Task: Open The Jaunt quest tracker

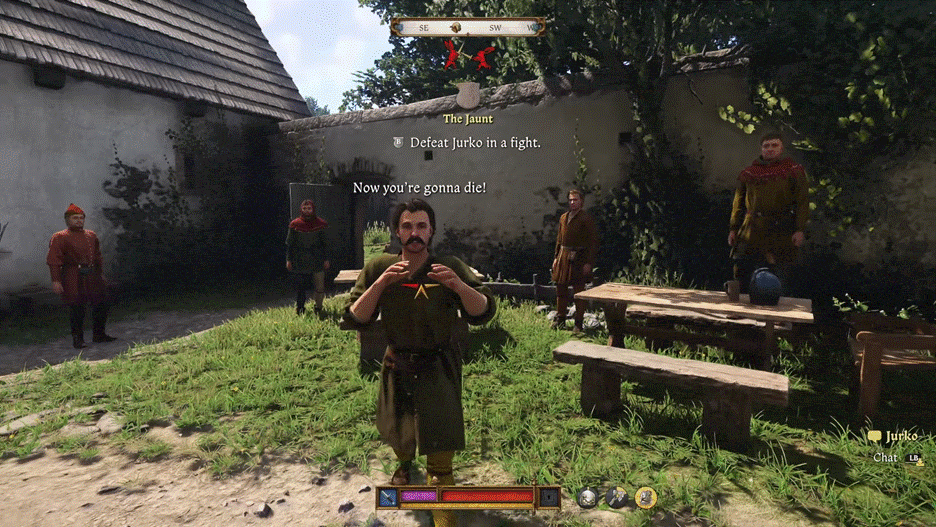Action: coord(468,119)
